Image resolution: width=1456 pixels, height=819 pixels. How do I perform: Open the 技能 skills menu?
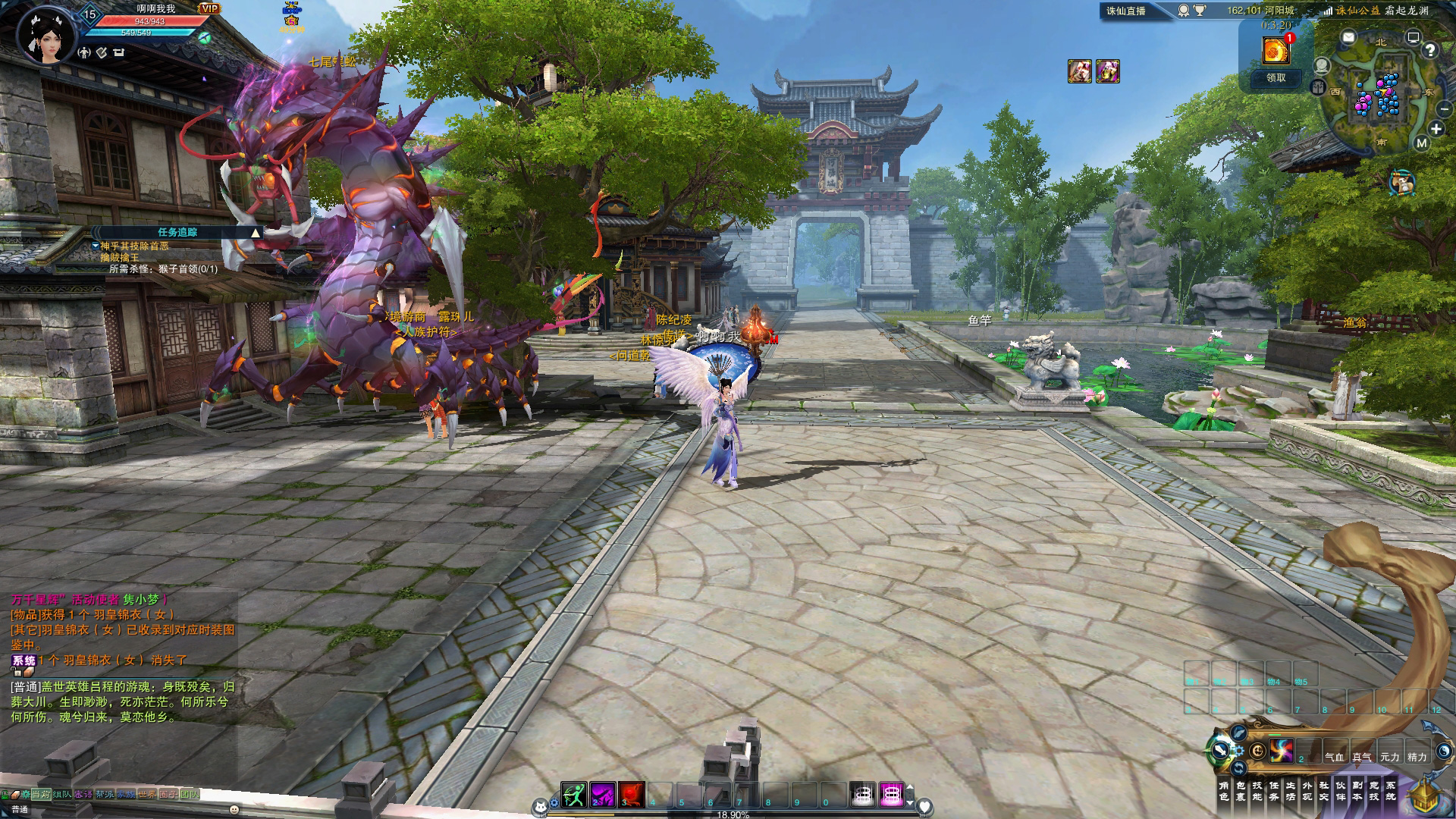[1257, 791]
